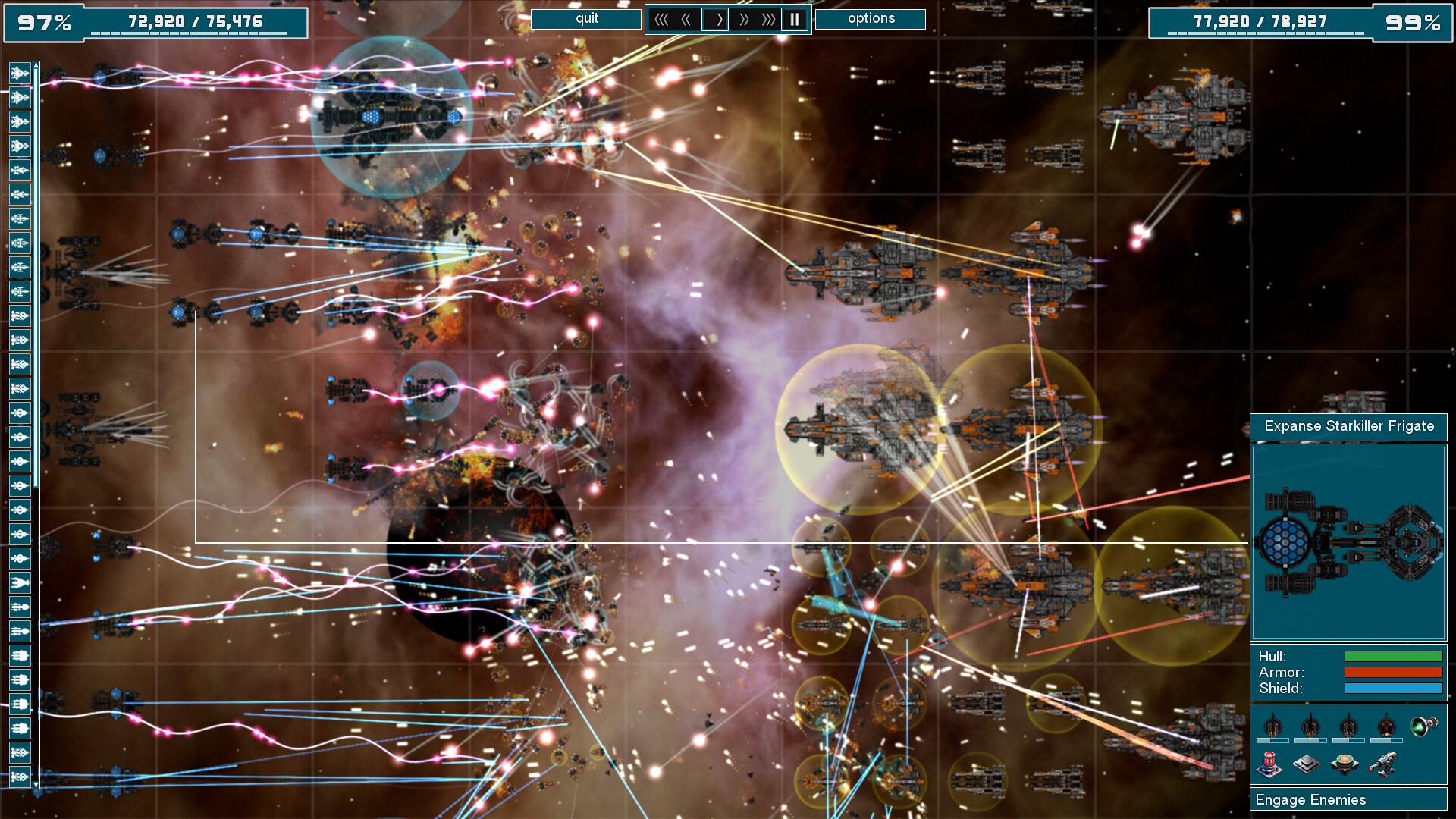Viewport: 1456px width, 819px height.
Task: Click the red power generator module icon
Action: coord(1269,764)
